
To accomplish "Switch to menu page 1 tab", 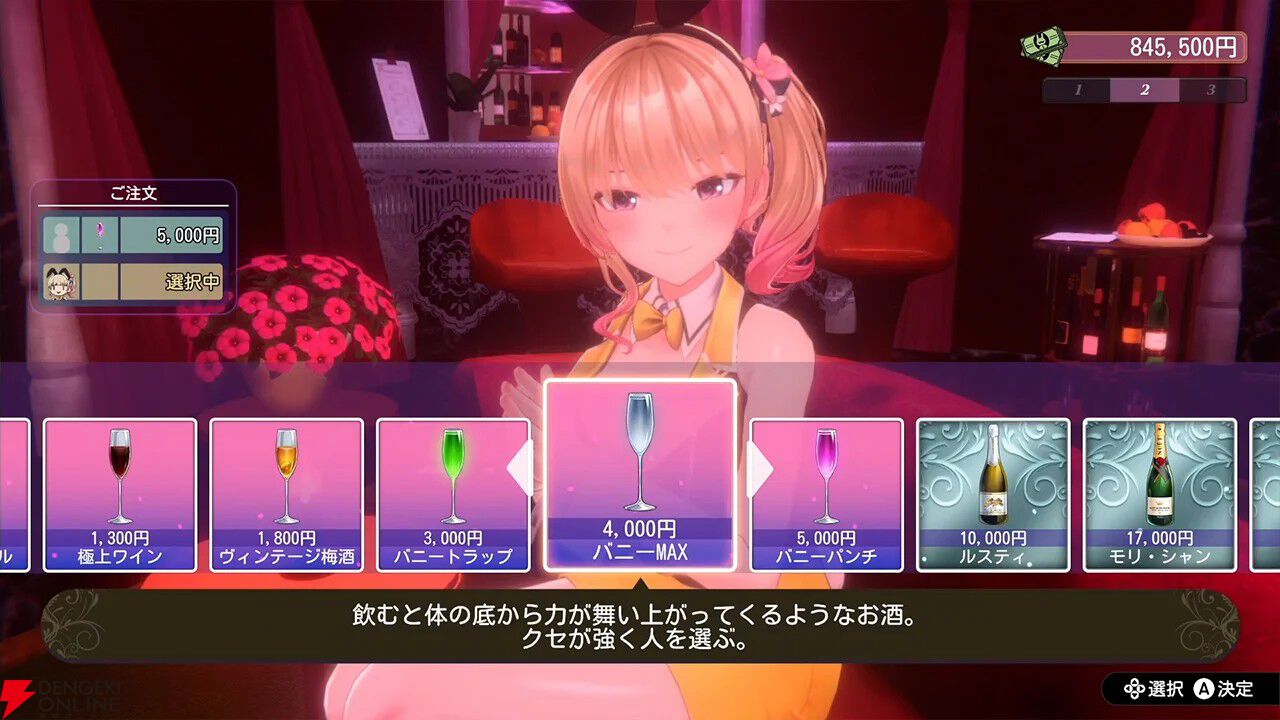I will pyautogui.click(x=1077, y=89).
